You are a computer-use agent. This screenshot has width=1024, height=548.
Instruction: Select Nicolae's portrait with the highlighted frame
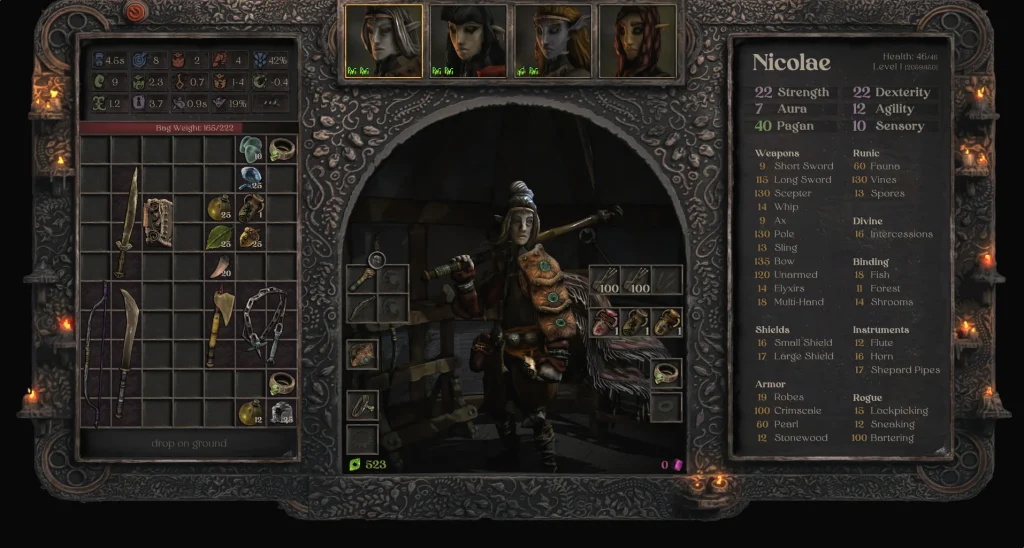(383, 41)
